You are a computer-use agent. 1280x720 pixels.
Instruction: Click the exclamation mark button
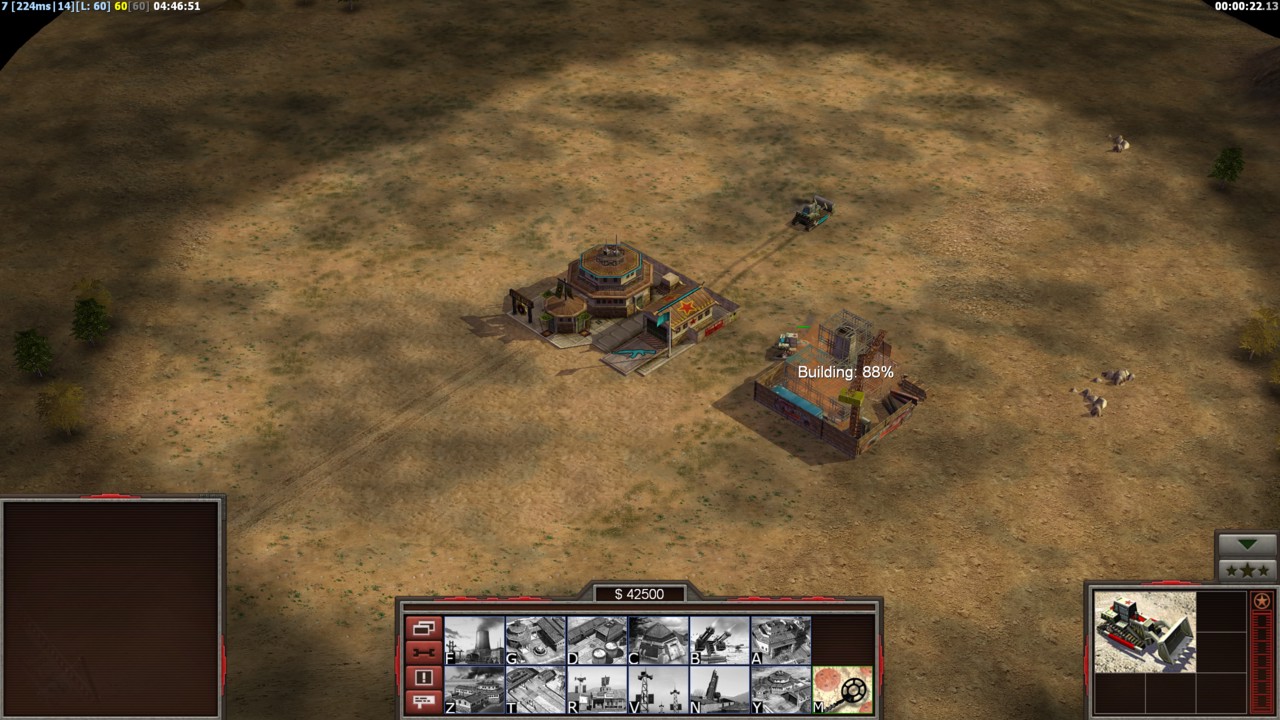423,677
